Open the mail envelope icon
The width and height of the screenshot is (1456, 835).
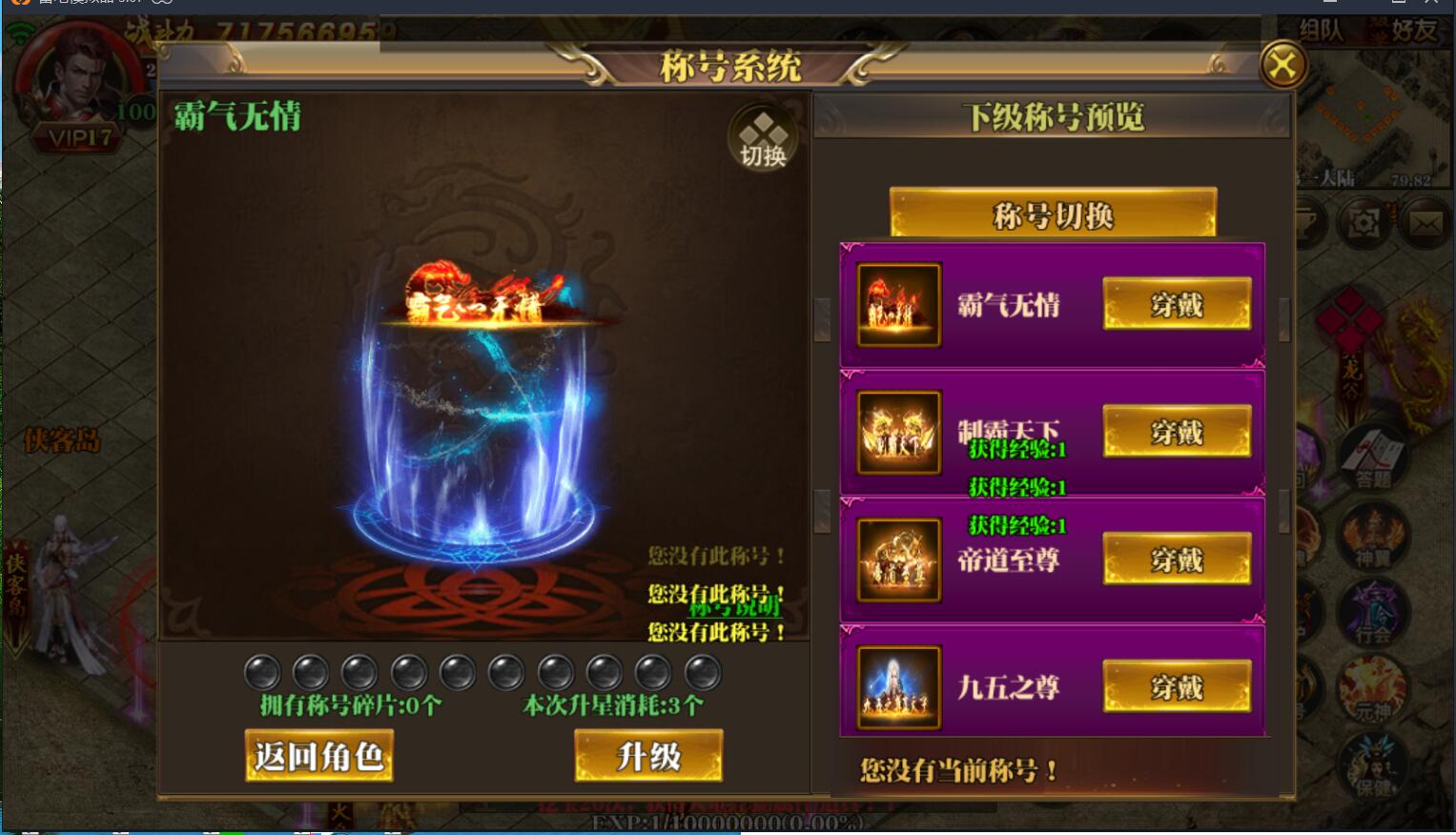pyautogui.click(x=1425, y=222)
